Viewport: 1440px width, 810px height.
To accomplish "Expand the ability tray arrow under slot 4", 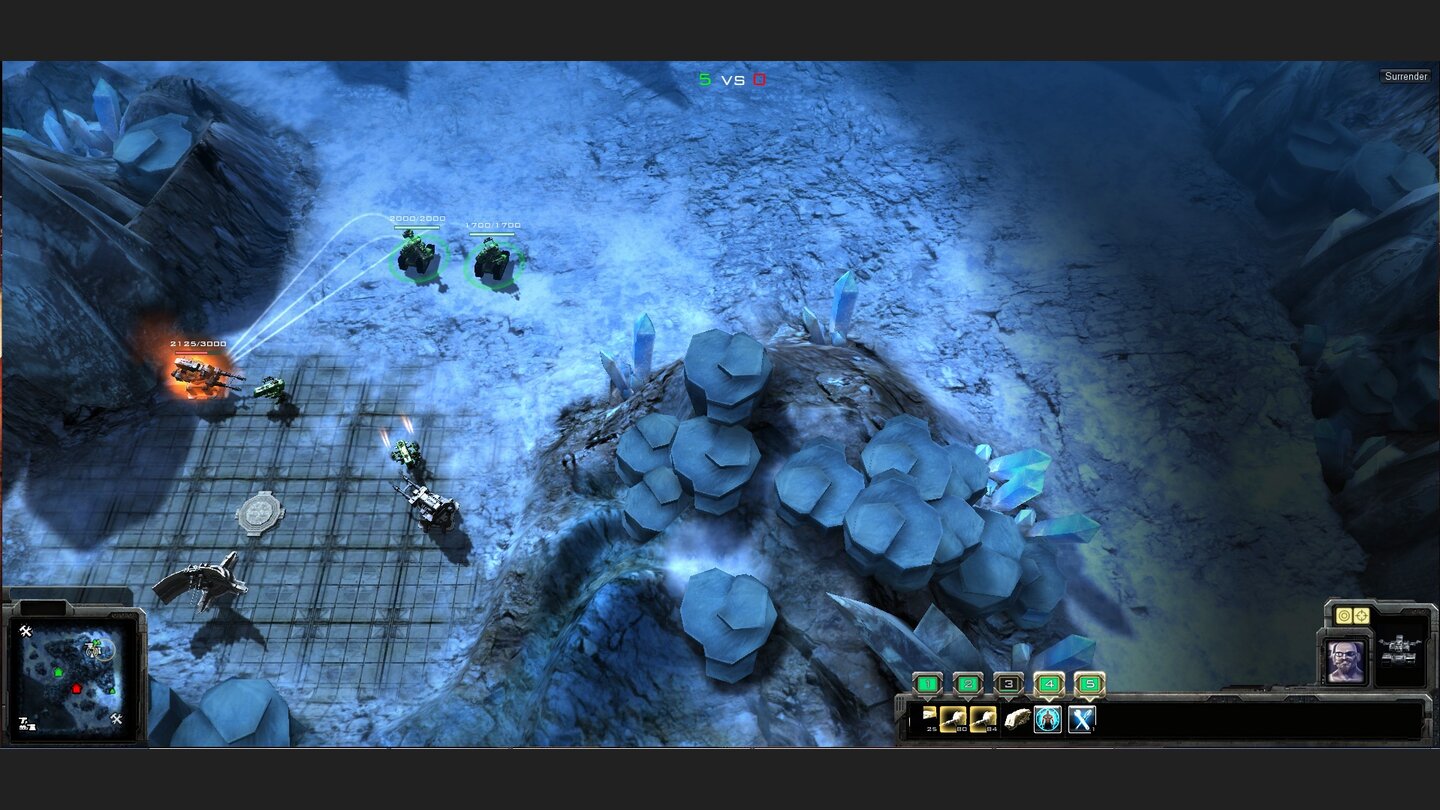I will (1049, 700).
